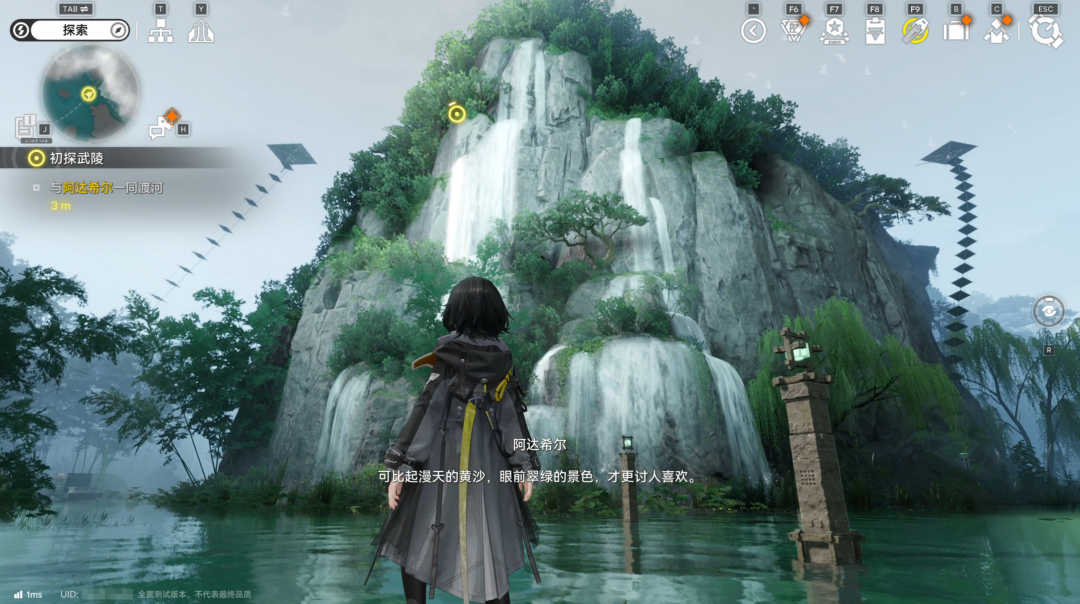Open the character operator icon
Viewport: 1080px width, 604px height.
pyautogui.click(x=996, y=31)
